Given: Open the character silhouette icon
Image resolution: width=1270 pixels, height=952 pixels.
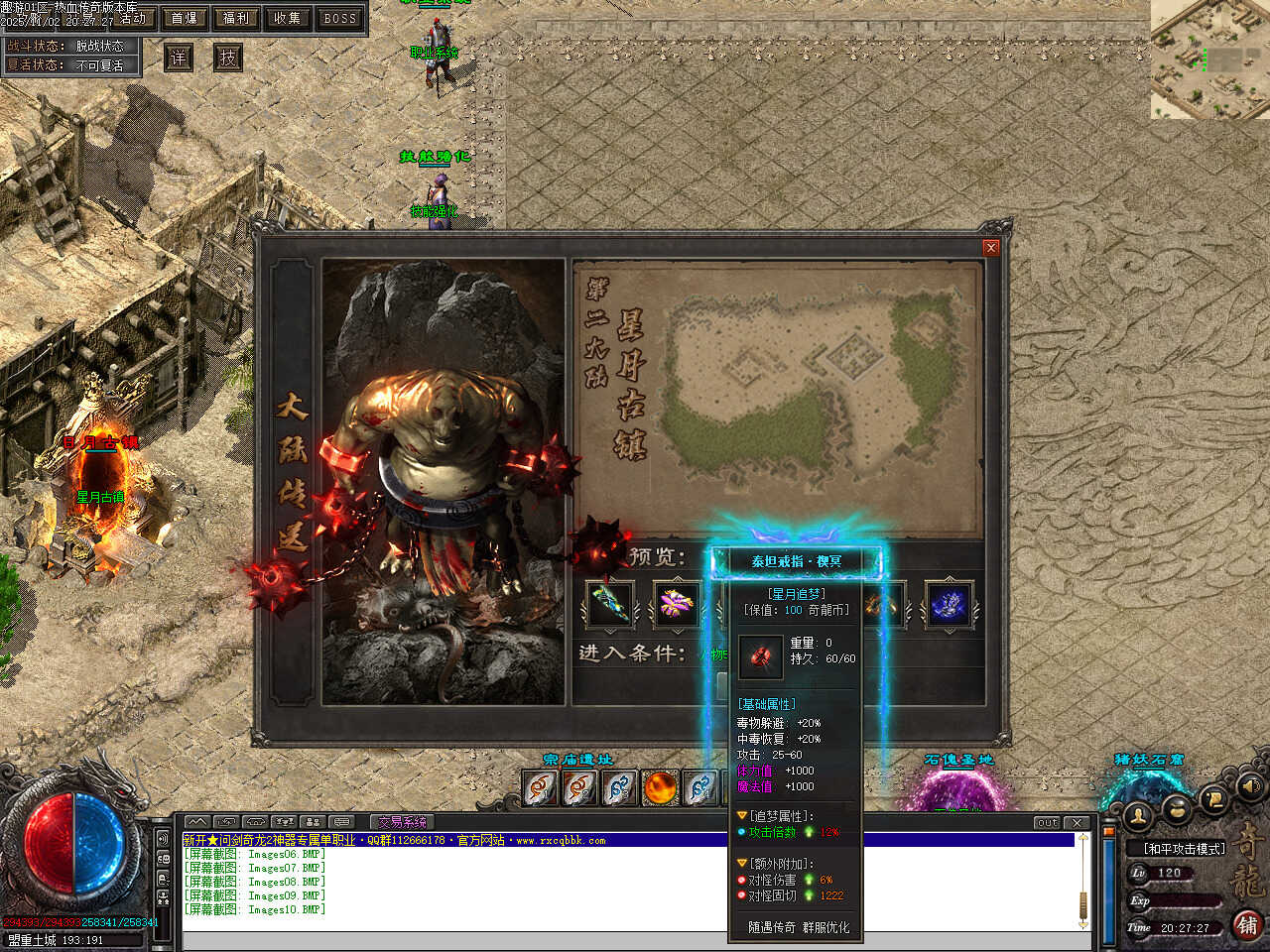Looking at the screenshot, I should [1139, 816].
